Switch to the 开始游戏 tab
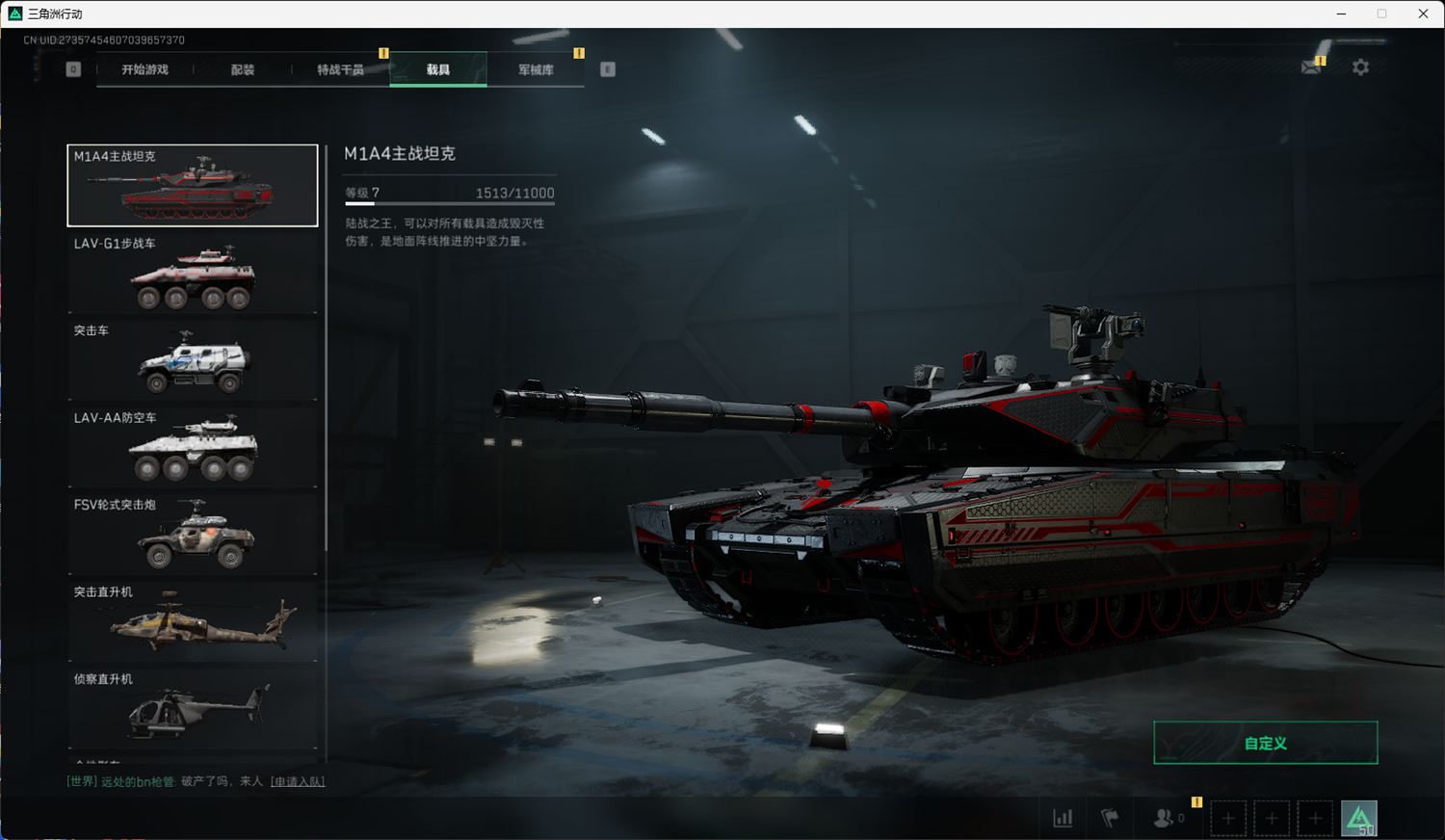The height and width of the screenshot is (840, 1445). [144, 69]
